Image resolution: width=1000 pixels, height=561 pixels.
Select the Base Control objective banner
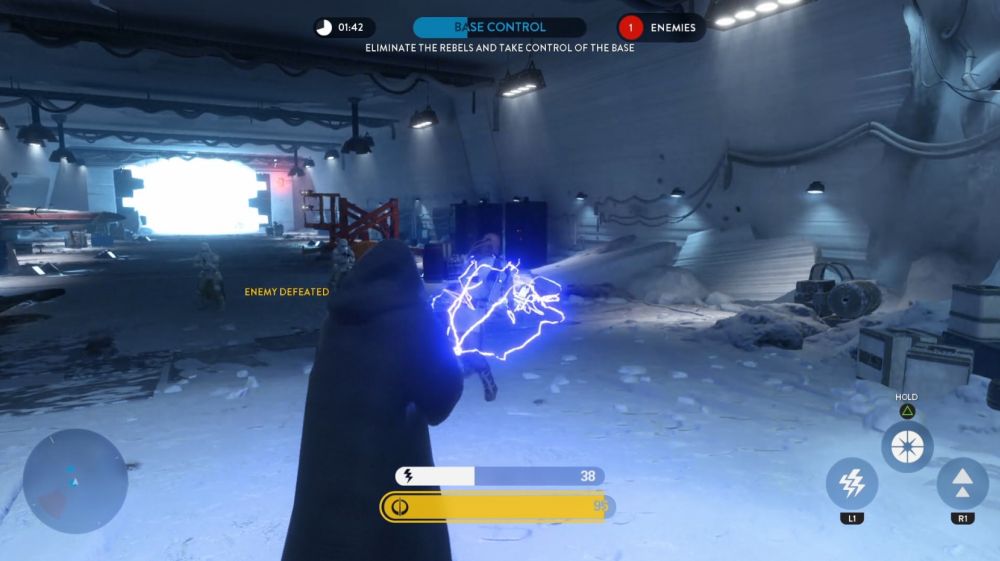coord(500,27)
